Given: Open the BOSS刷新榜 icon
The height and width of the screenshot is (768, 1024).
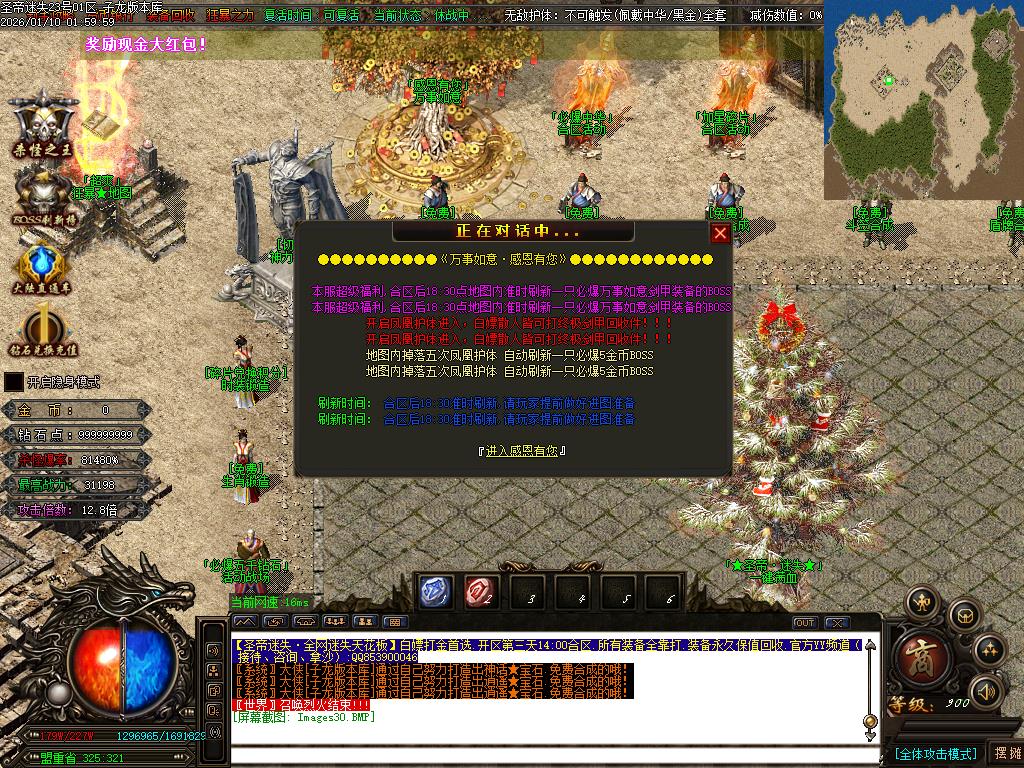Looking at the screenshot, I should [42, 194].
